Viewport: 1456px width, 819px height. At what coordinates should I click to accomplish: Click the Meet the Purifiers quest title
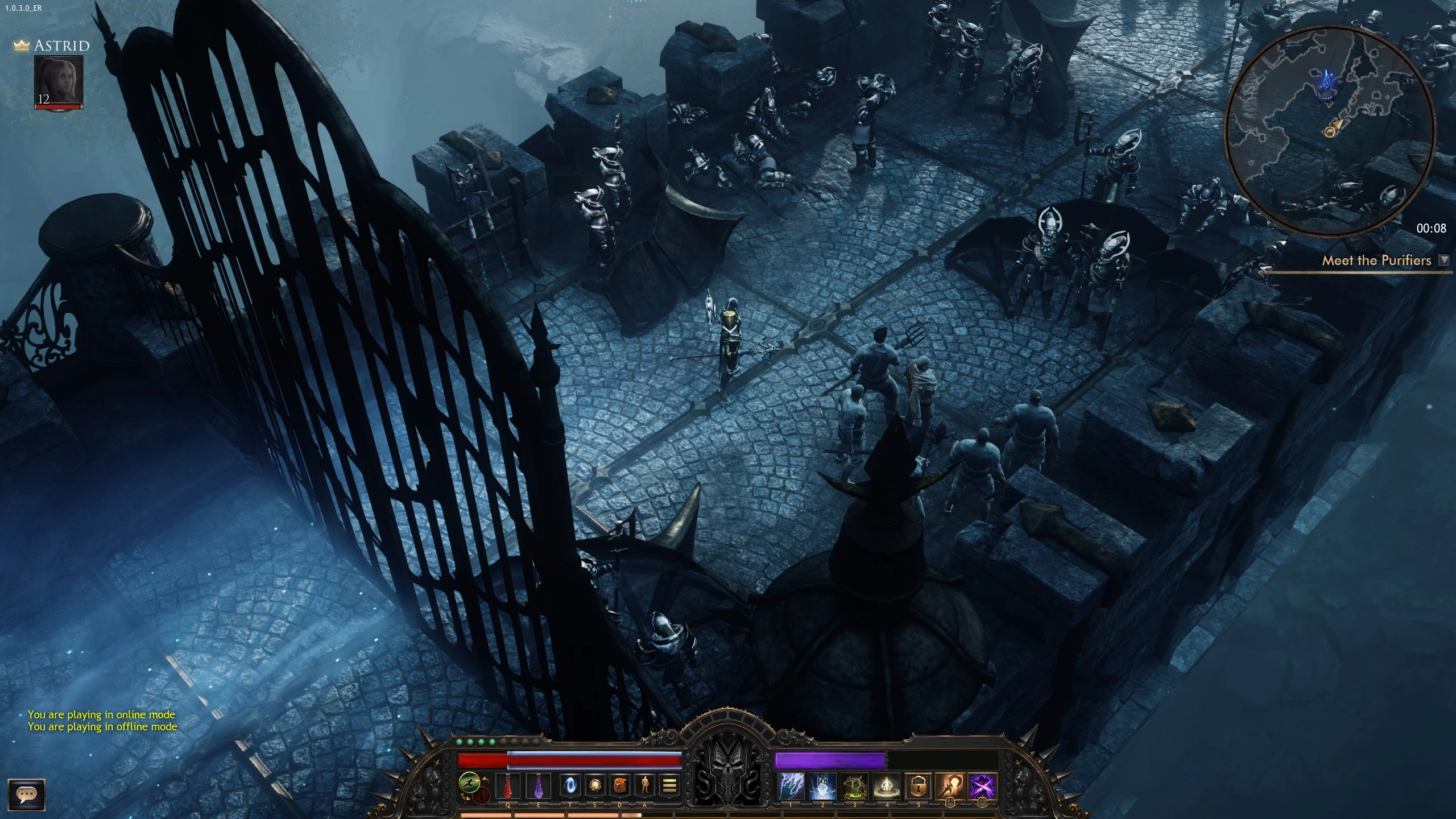[x=1377, y=260]
